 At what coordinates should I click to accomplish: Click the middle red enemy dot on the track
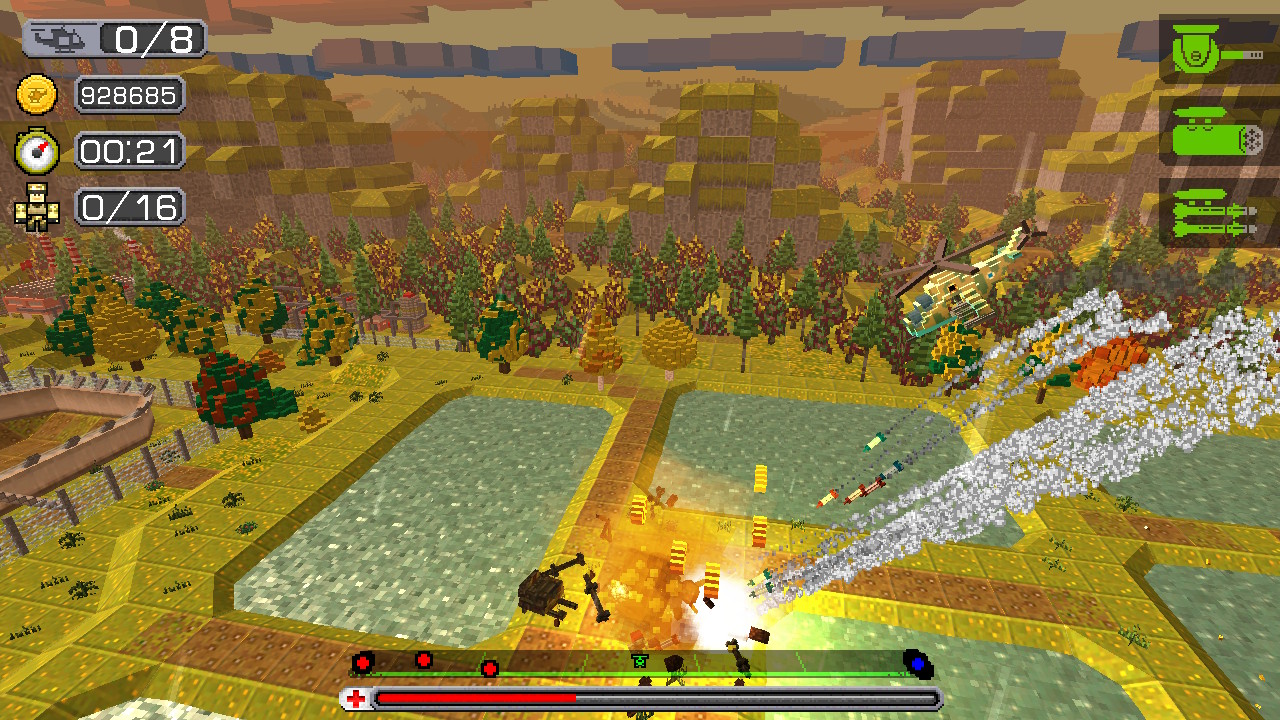tap(425, 662)
